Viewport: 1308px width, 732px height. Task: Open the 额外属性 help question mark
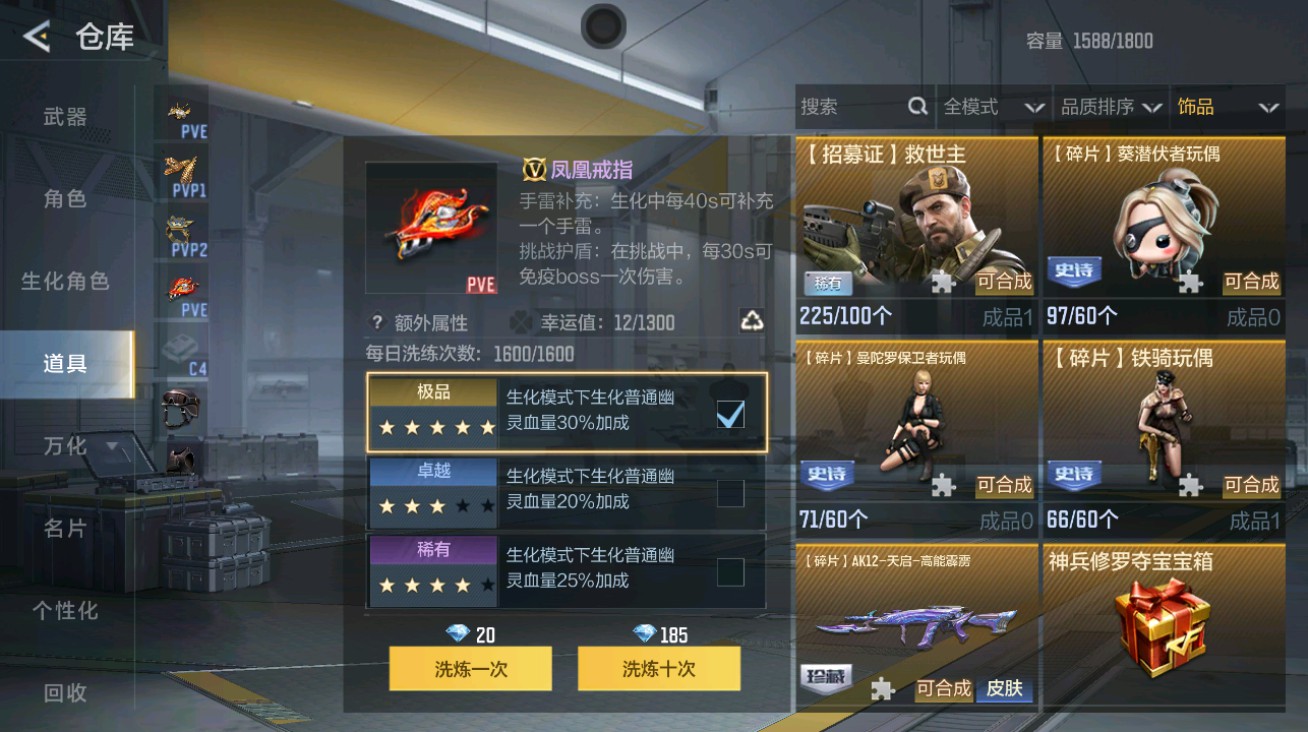[375, 321]
